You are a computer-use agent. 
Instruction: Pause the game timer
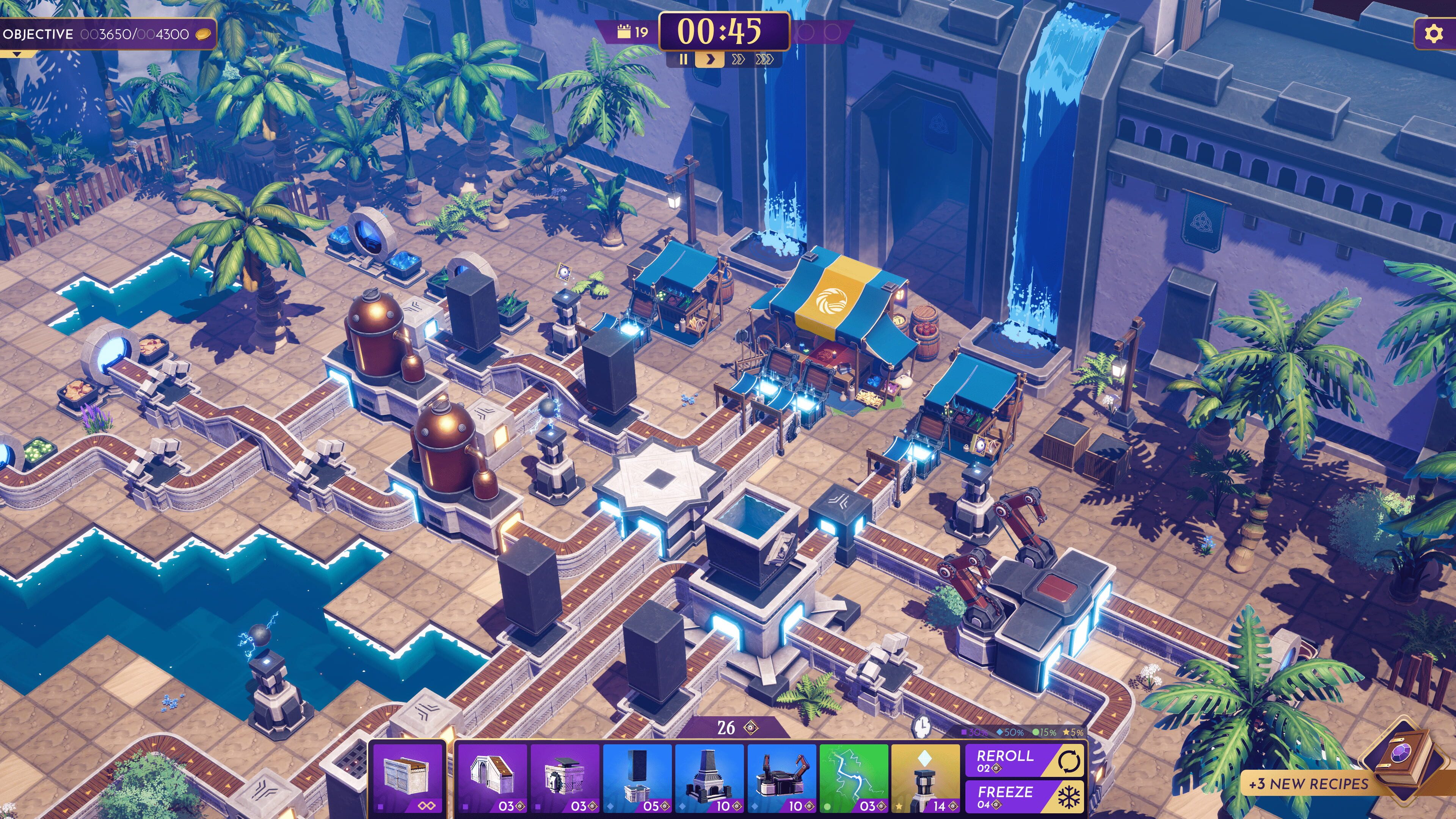683,60
